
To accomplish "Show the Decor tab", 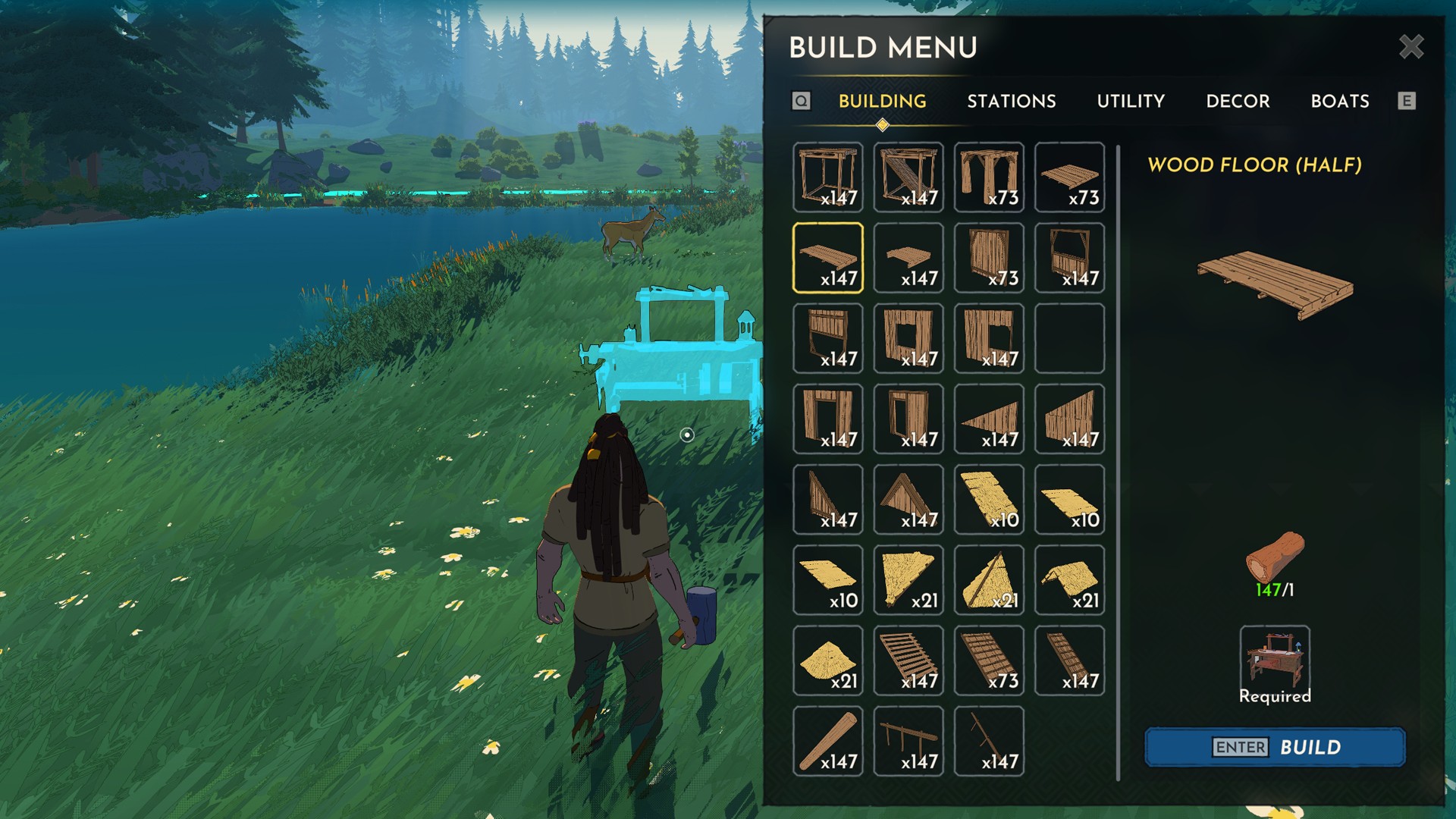I will 1238,101.
